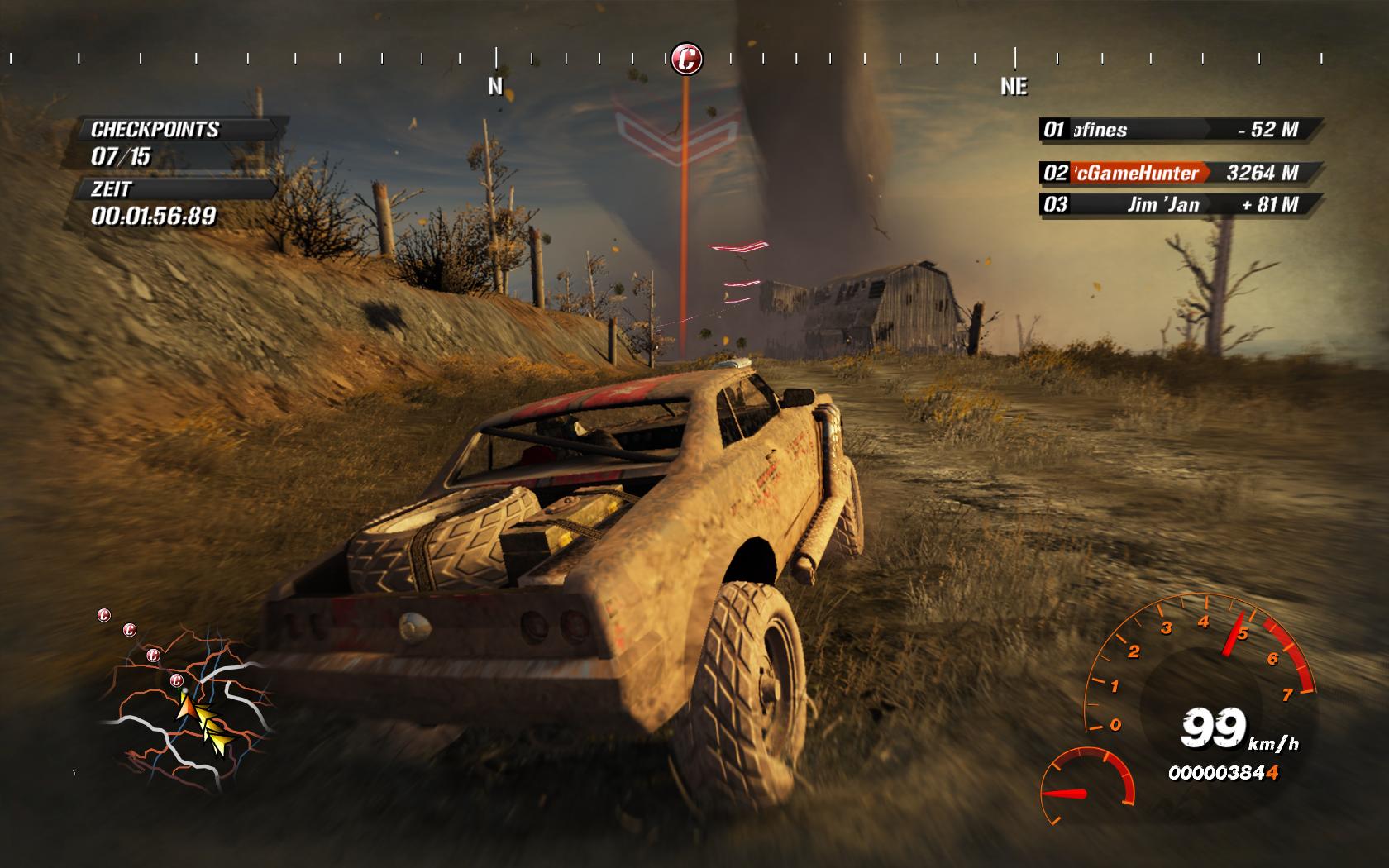Viewport: 1389px width, 868px height.
Task: Choose the Jim 'Jan leaderboard entry
Action: pos(1180,204)
